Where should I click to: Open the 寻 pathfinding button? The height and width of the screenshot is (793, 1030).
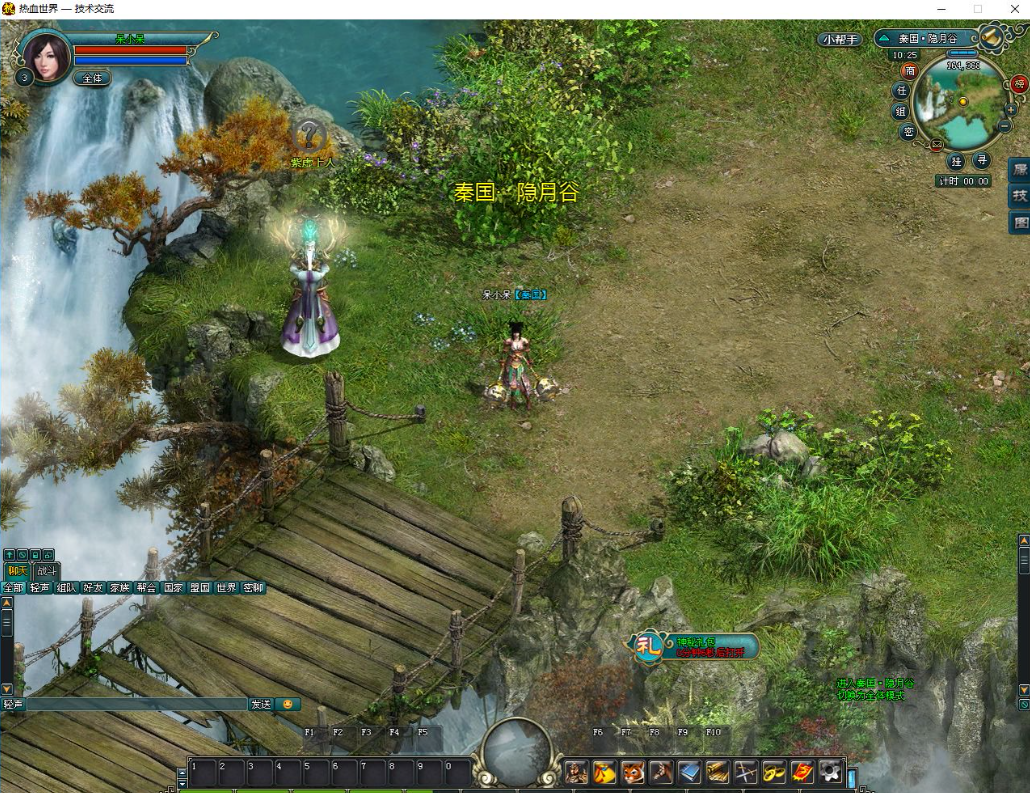982,161
